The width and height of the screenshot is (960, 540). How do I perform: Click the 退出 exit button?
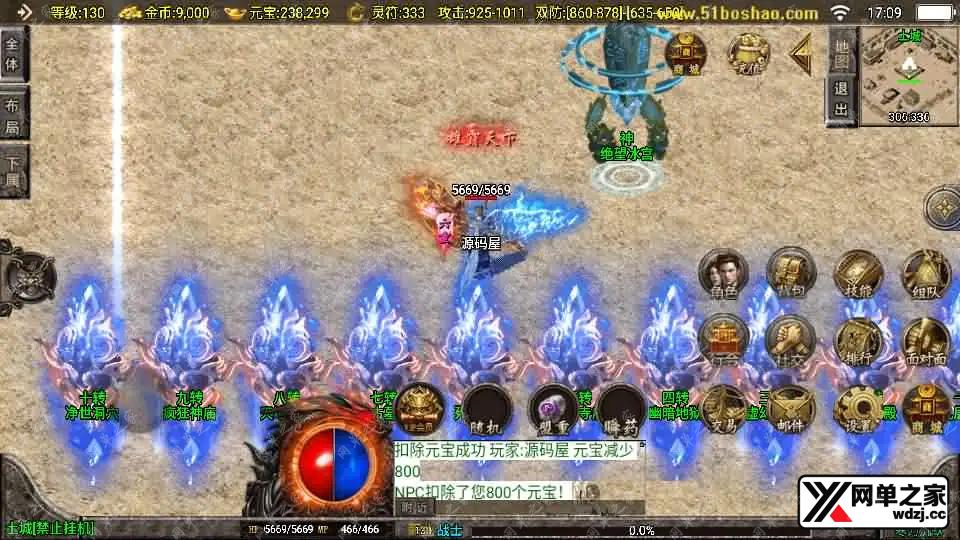click(x=842, y=101)
